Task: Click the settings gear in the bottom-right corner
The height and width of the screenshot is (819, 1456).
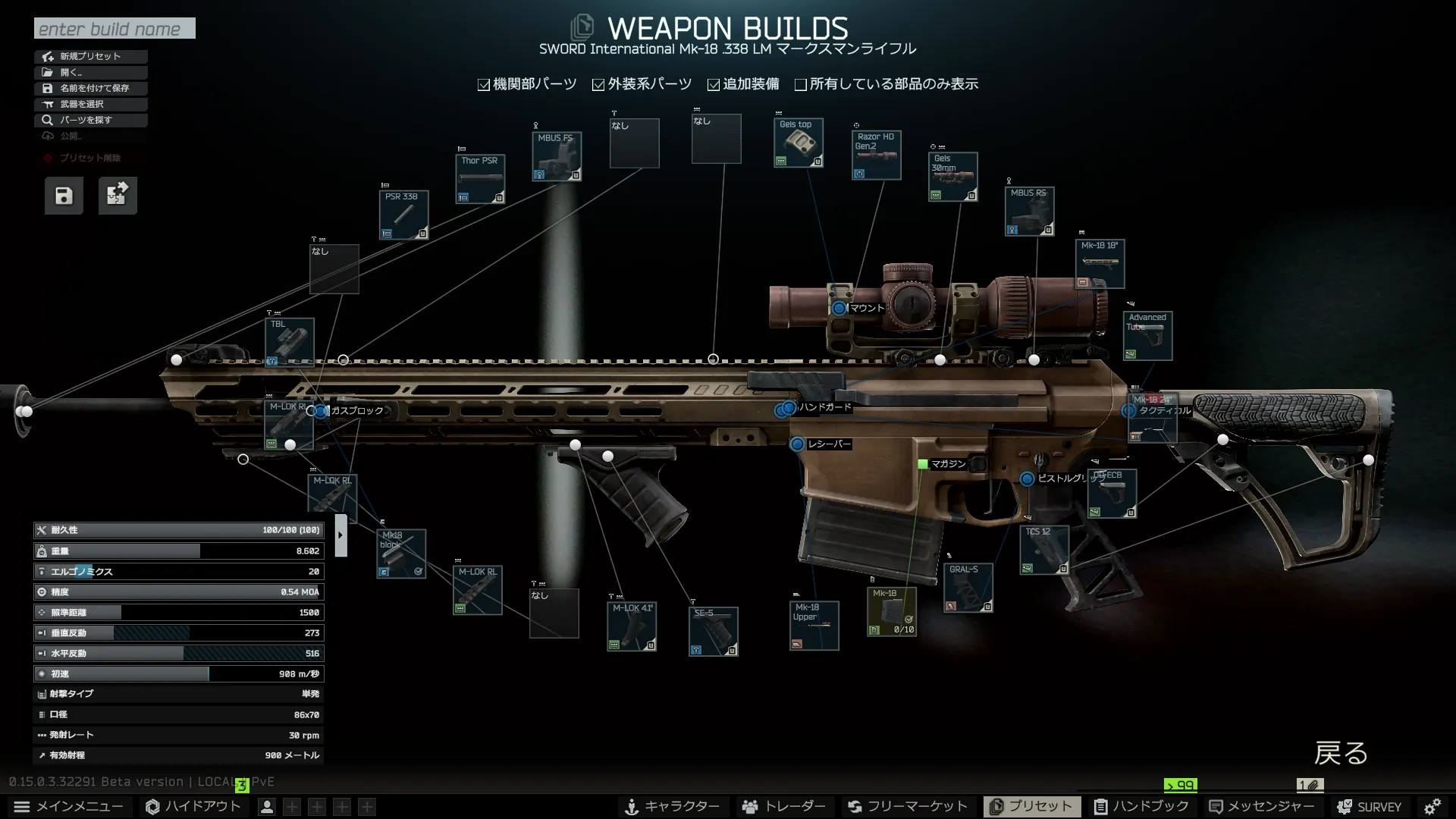Action: click(1433, 806)
